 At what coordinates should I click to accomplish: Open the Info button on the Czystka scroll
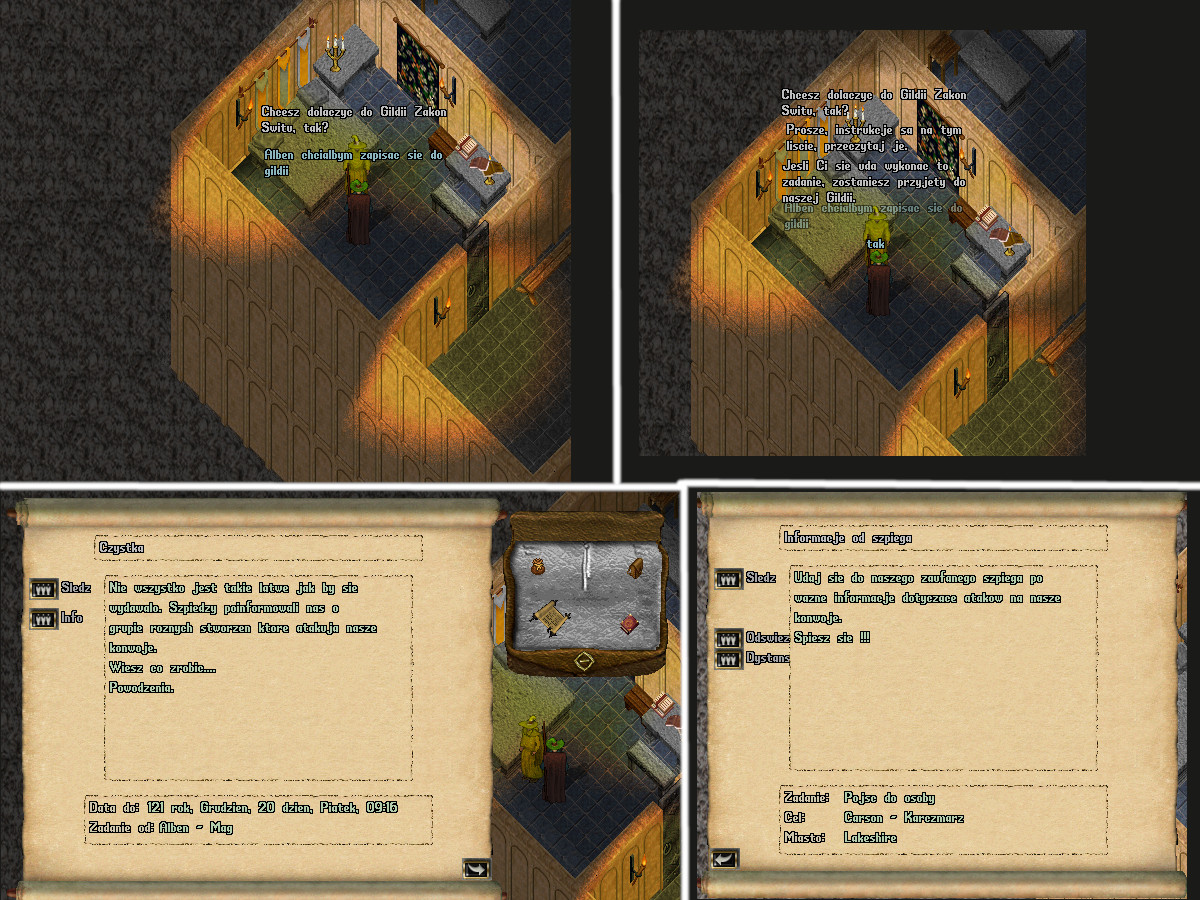coord(44,619)
